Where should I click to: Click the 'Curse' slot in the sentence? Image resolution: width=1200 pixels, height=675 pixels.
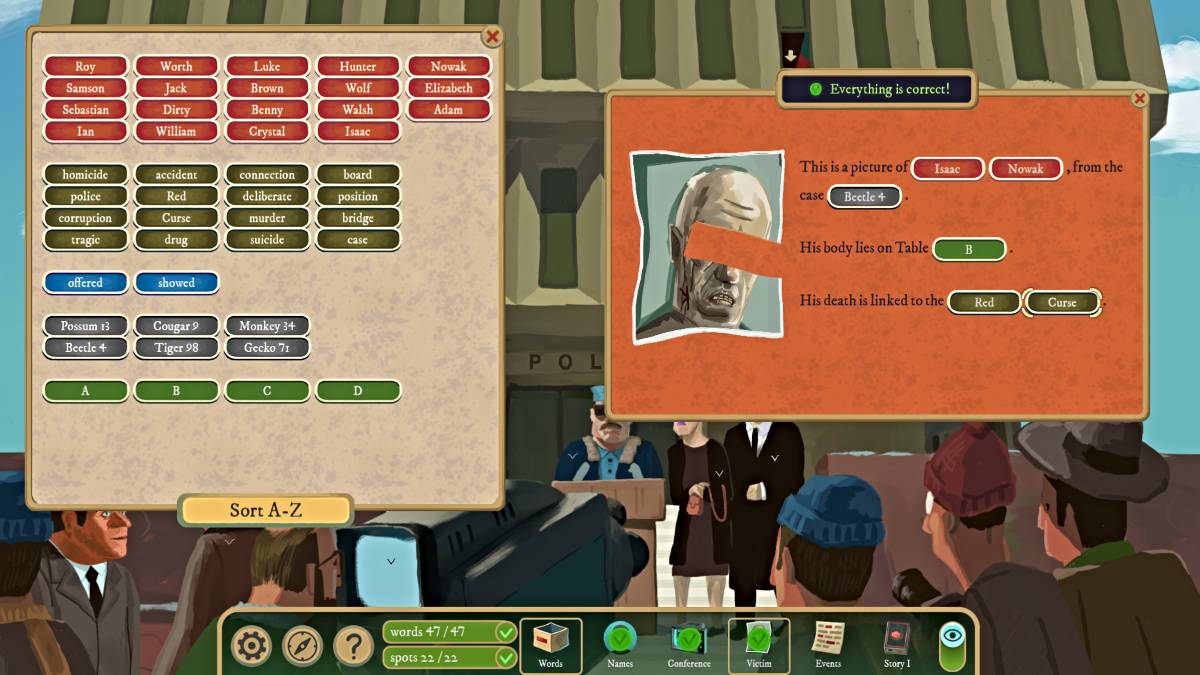[x=1062, y=302]
